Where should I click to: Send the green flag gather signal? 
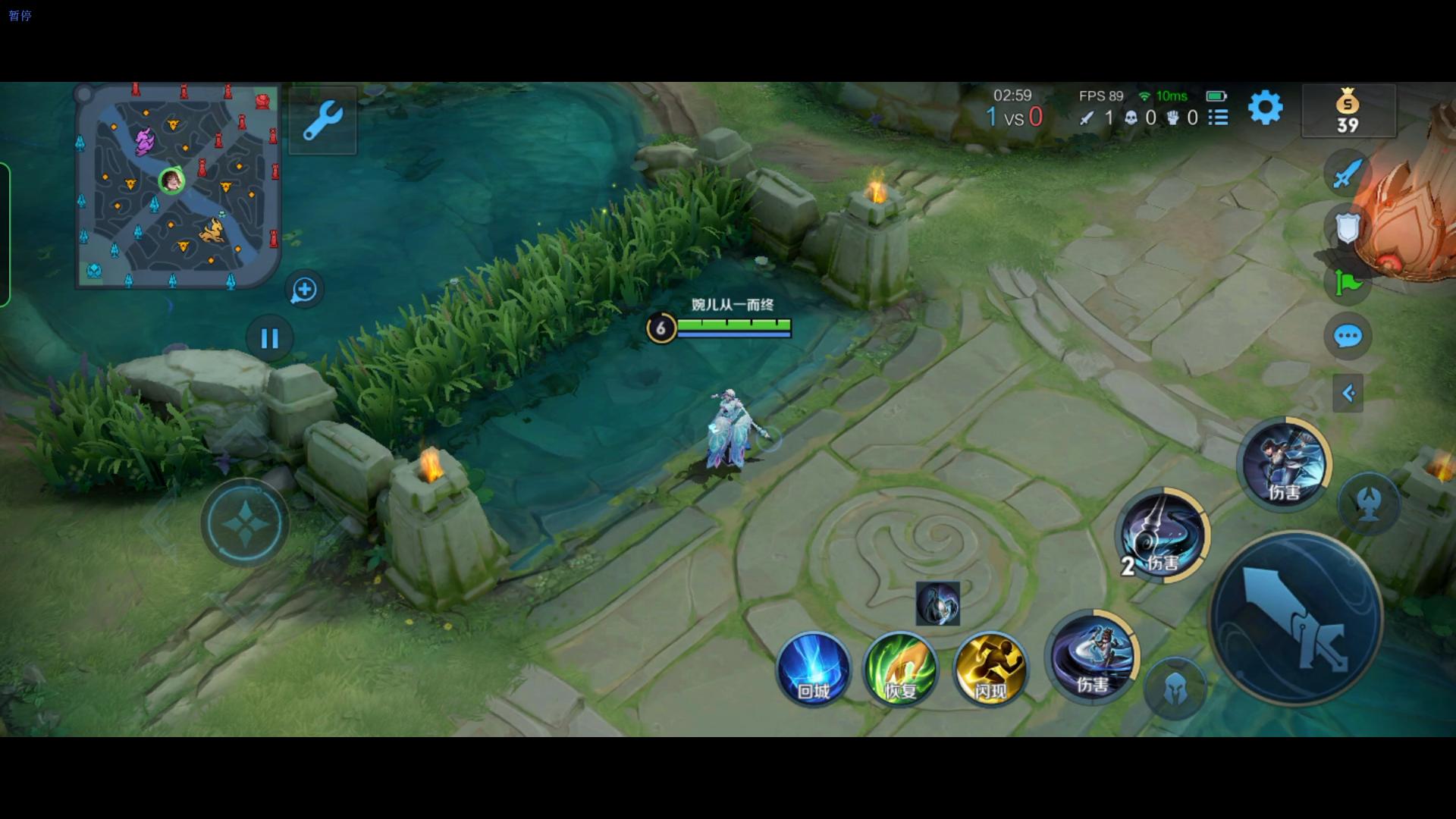pyautogui.click(x=1348, y=283)
